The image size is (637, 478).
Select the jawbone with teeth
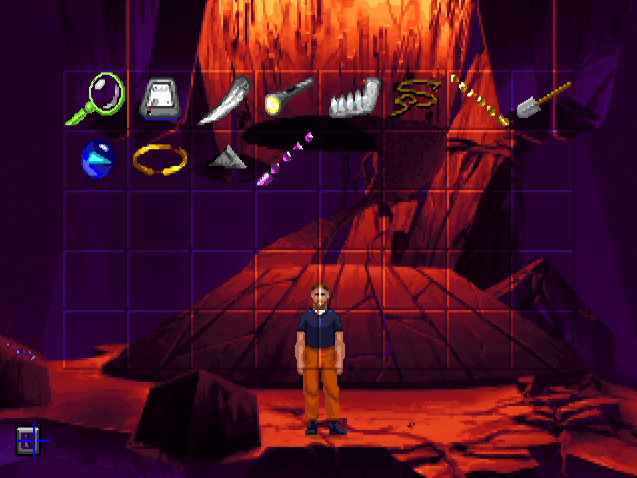coord(353,100)
